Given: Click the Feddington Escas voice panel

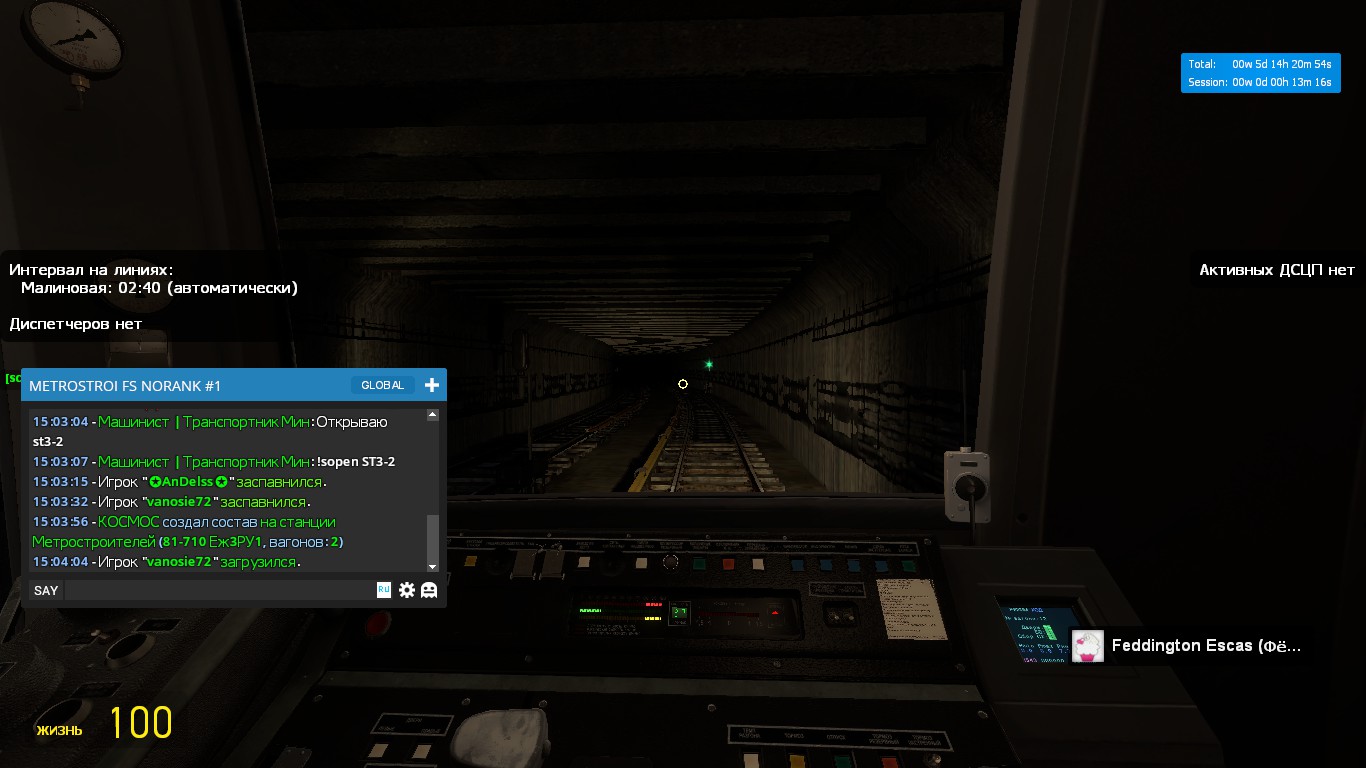Looking at the screenshot, I should point(1190,646).
